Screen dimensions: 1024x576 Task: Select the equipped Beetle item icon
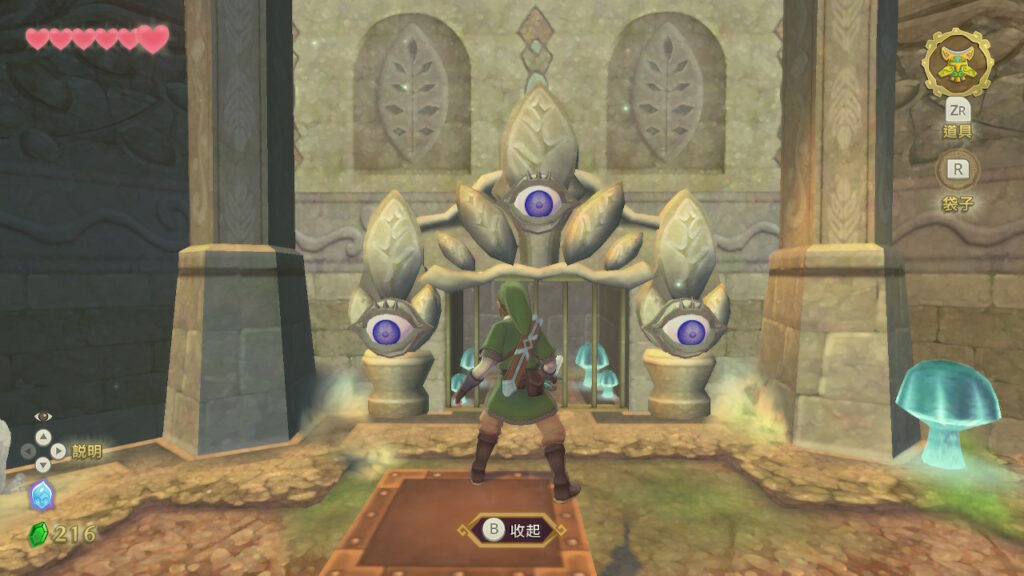coord(957,62)
